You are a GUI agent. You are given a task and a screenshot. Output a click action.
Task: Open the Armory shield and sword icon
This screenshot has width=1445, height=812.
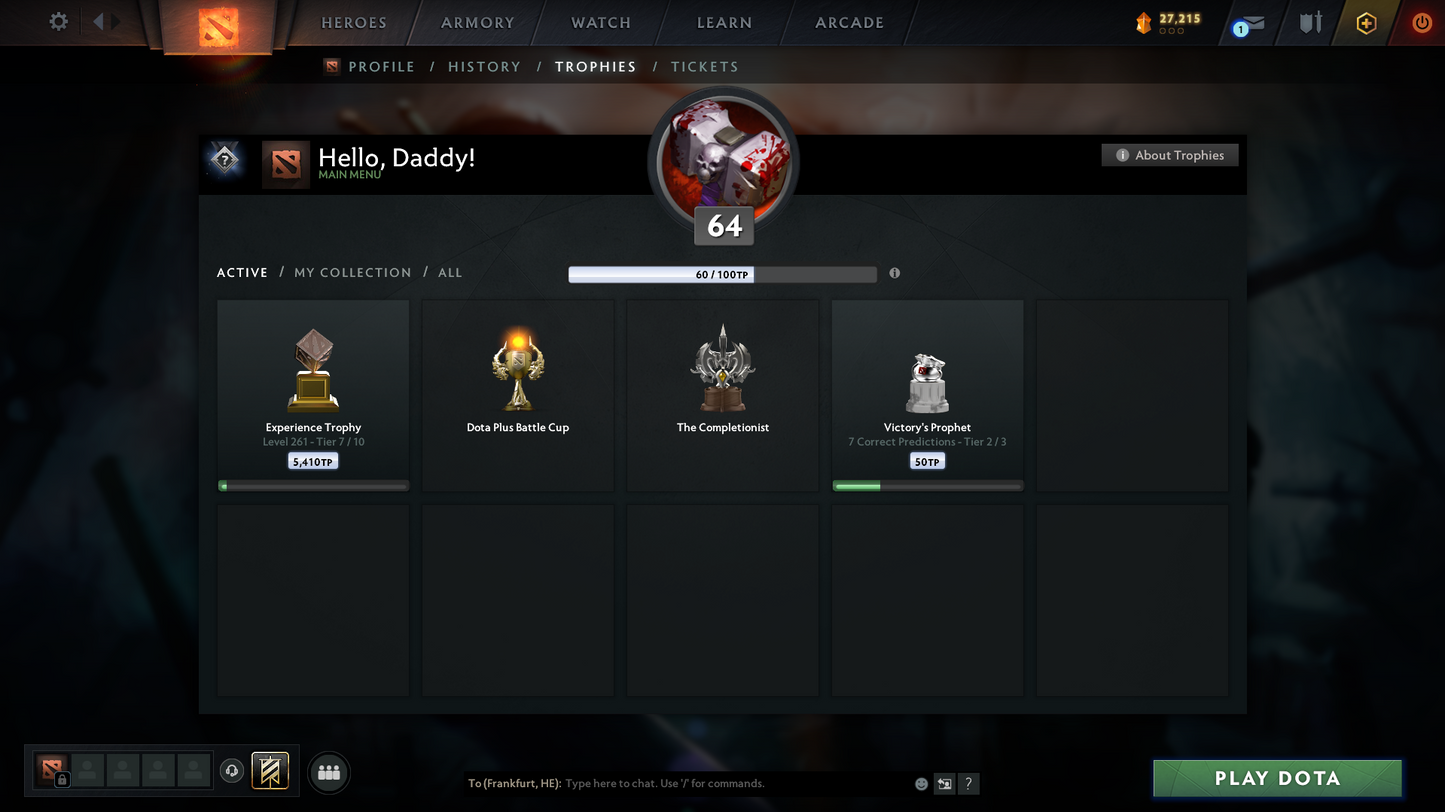click(x=1310, y=22)
